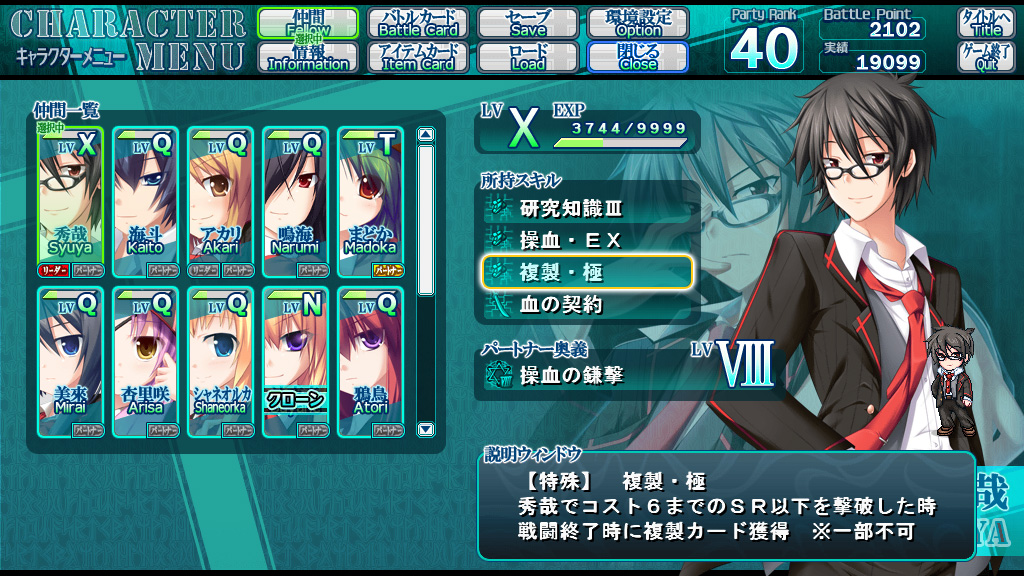Select the 研究知識Ⅲ skill entry

(x=587, y=209)
